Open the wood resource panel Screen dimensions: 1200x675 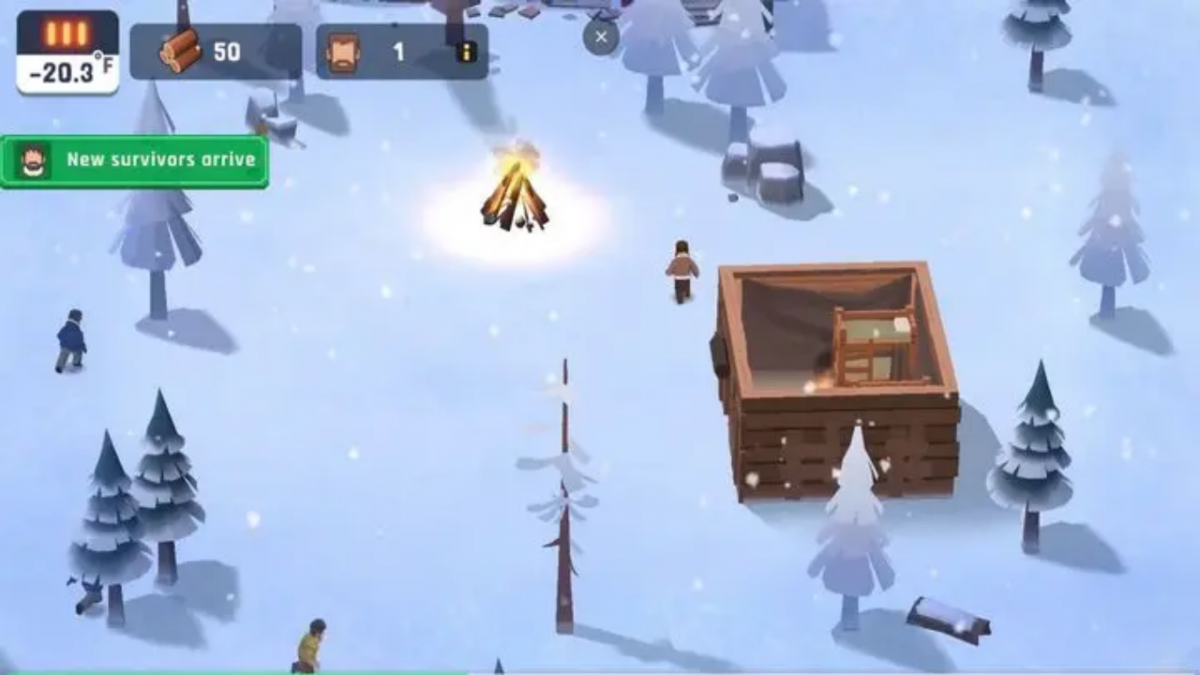215,52
